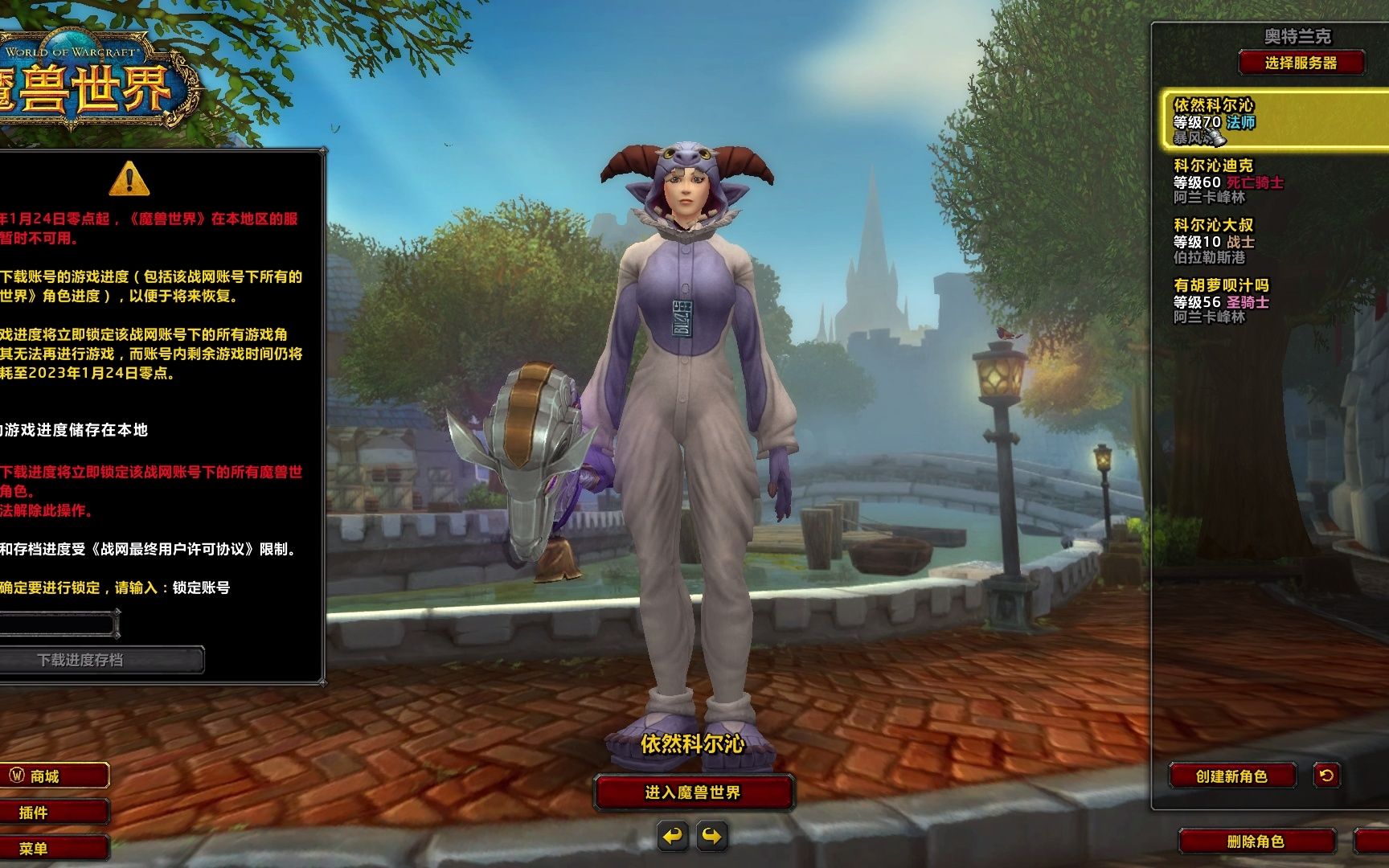Click the 选择服务器 realm selection button

click(1301, 63)
